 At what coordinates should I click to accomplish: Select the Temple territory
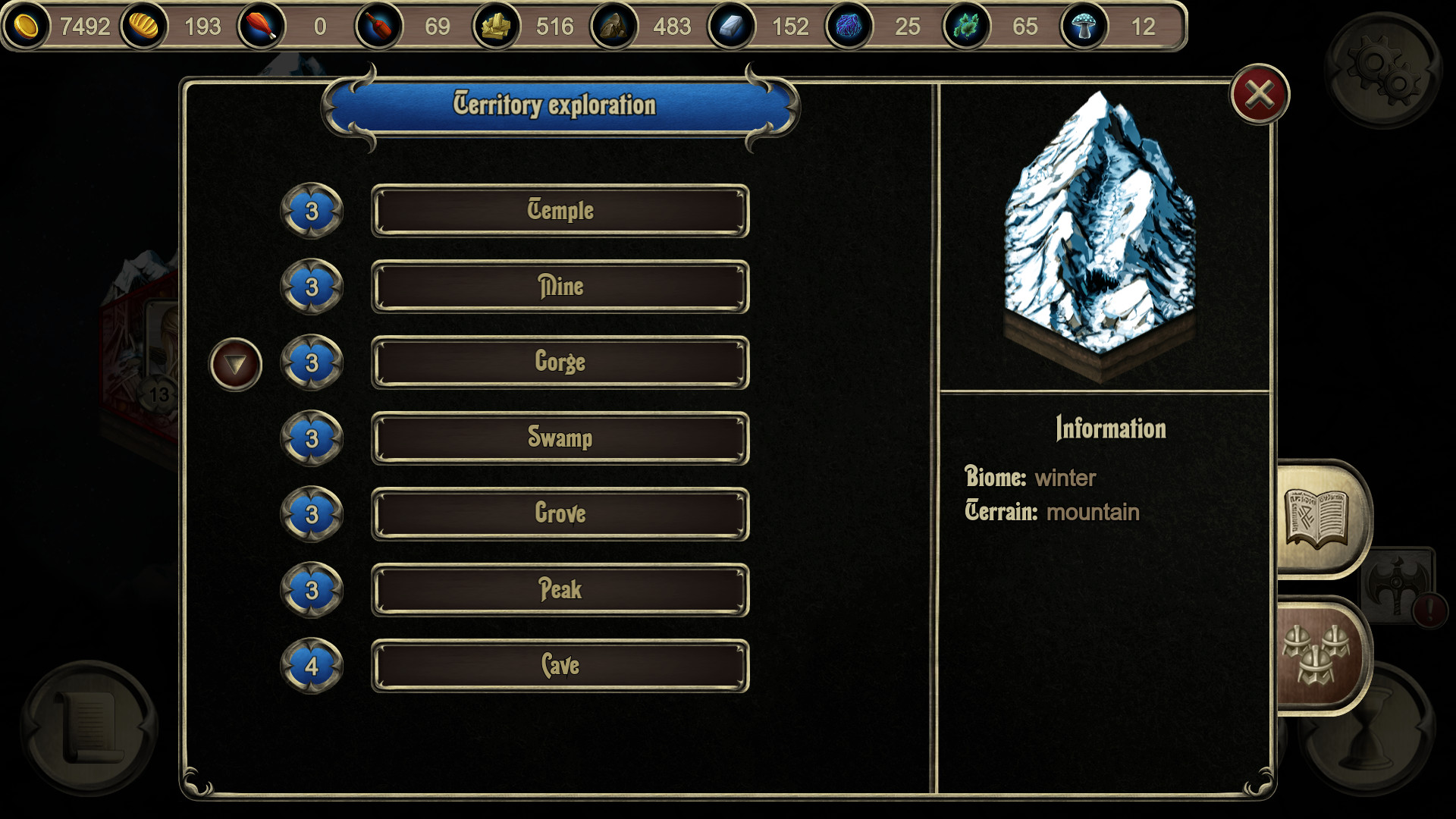pyautogui.click(x=560, y=211)
